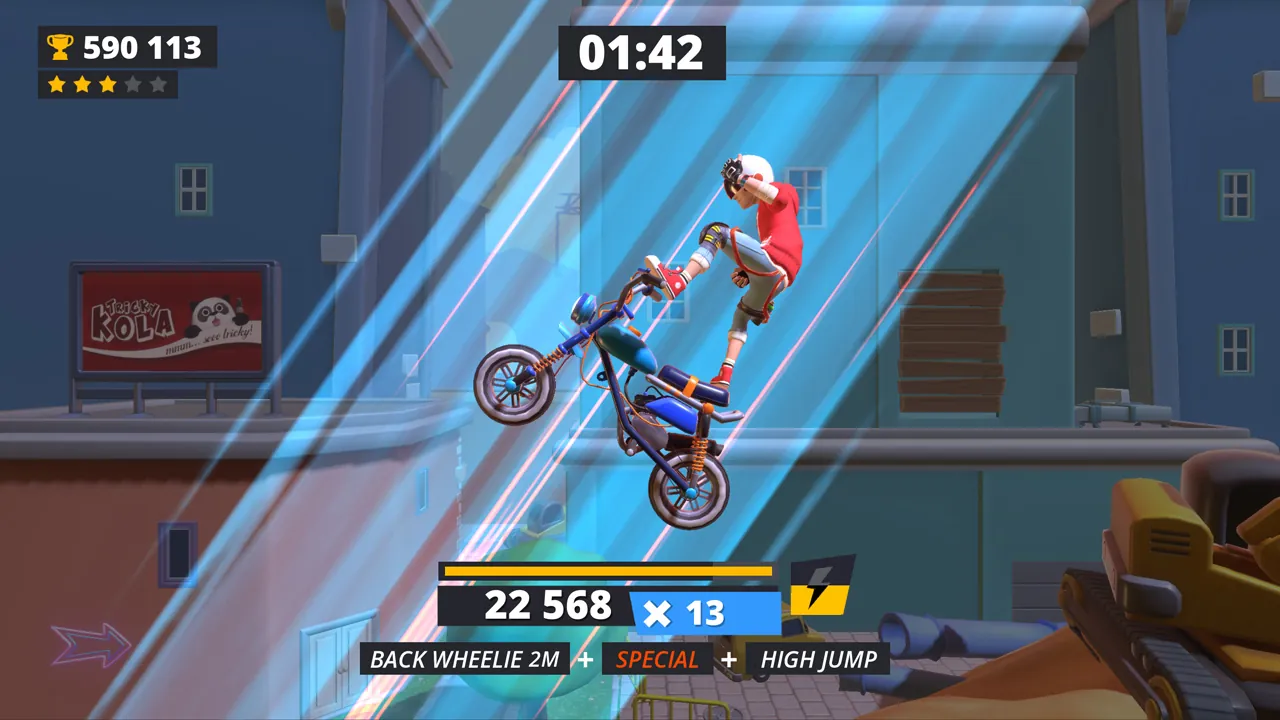Screen dimensions: 1280x720
Task: Toggle the x13 combo multiplier badge
Action: pos(703,612)
